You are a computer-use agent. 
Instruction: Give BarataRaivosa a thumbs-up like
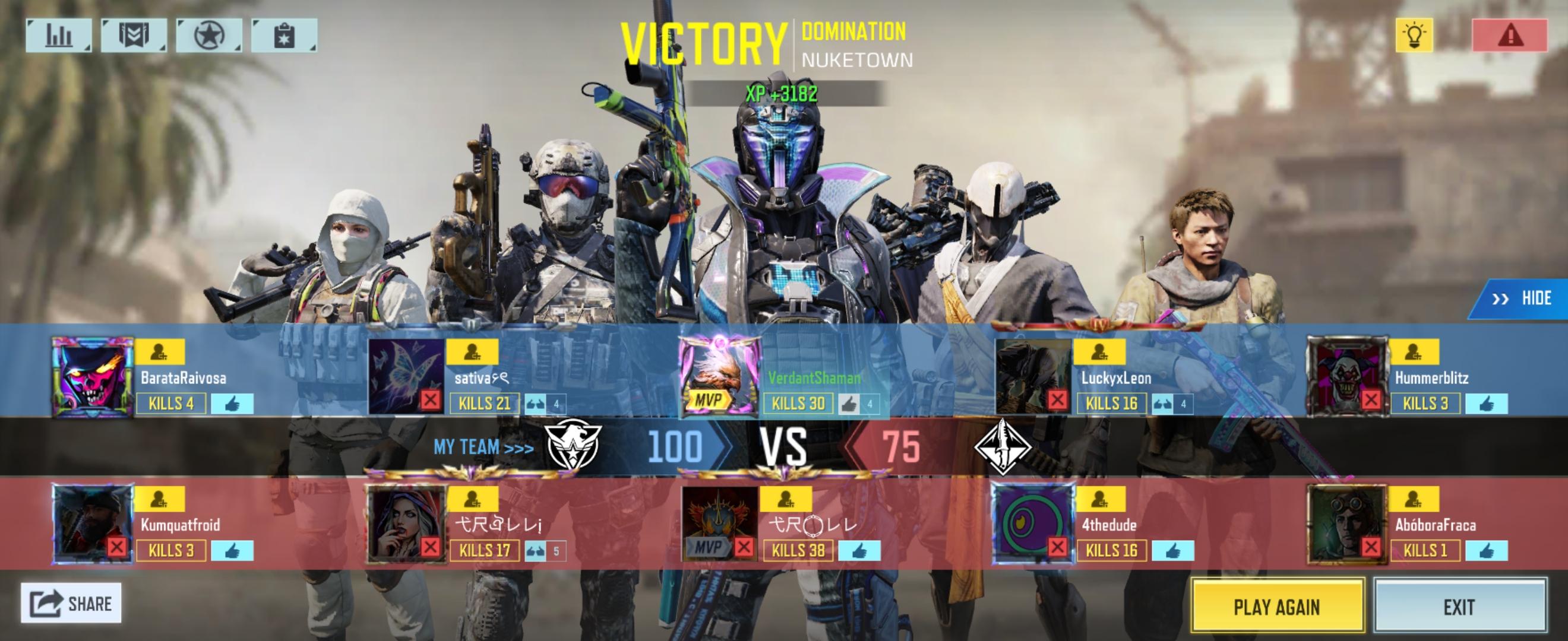(x=232, y=403)
